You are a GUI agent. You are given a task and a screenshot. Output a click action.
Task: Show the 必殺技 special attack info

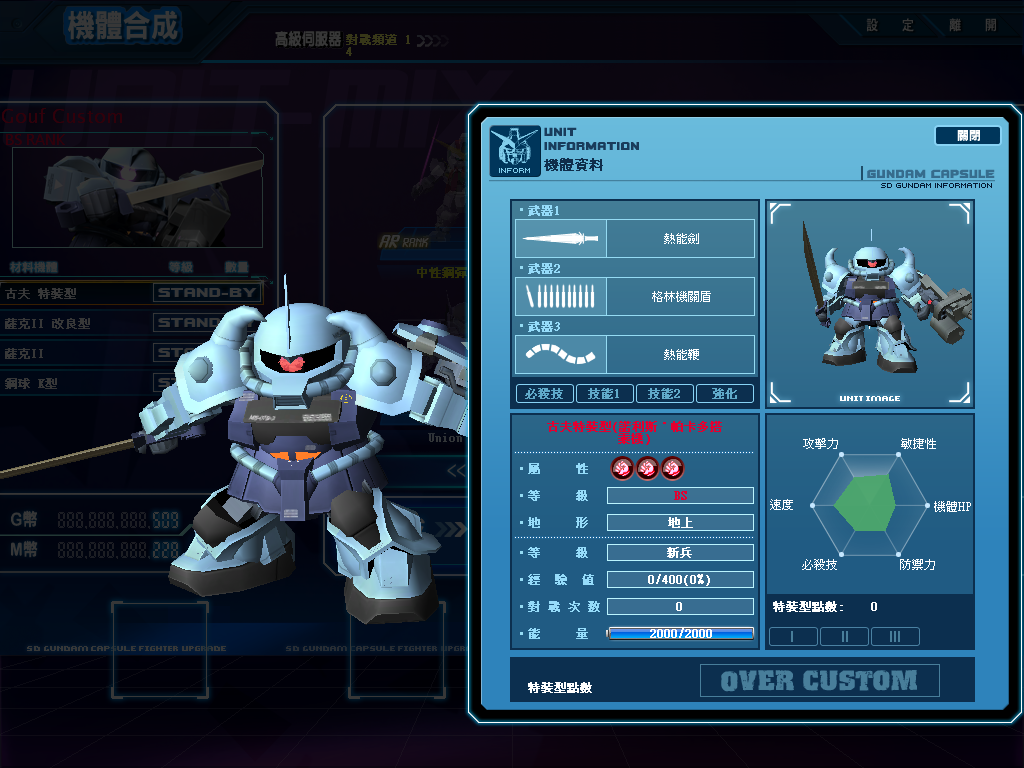click(x=544, y=394)
